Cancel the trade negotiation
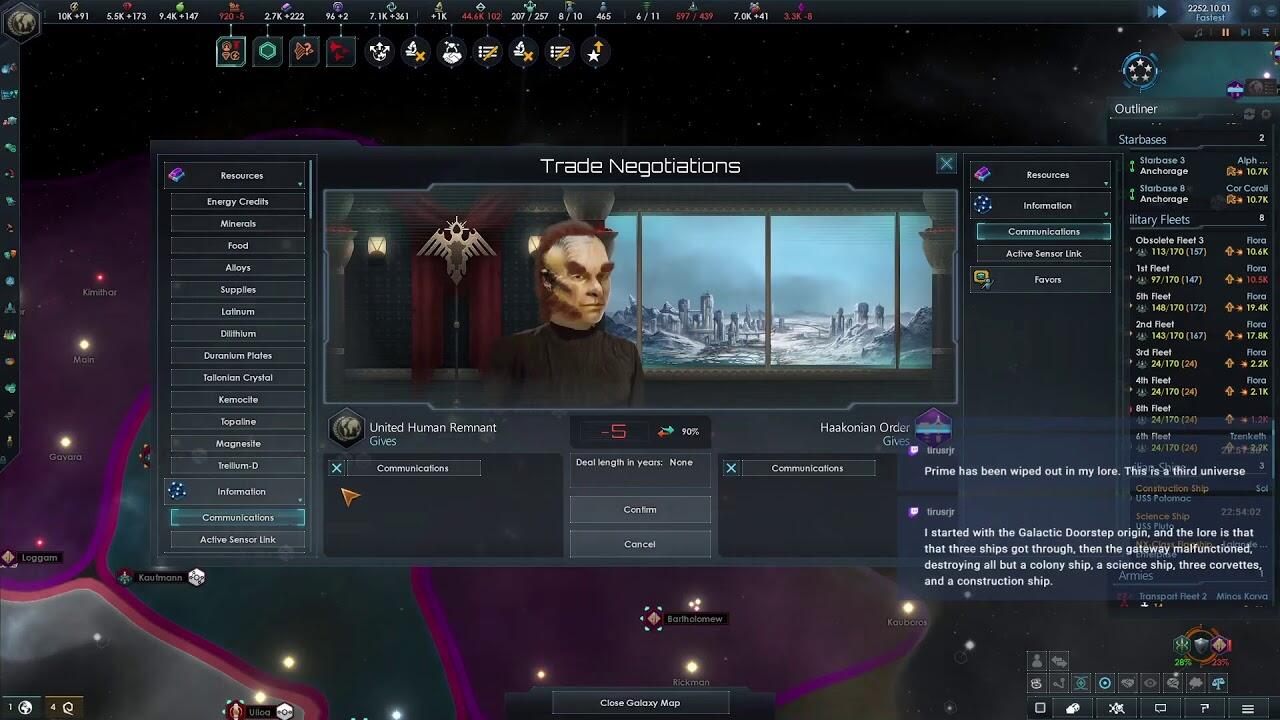 [640, 544]
